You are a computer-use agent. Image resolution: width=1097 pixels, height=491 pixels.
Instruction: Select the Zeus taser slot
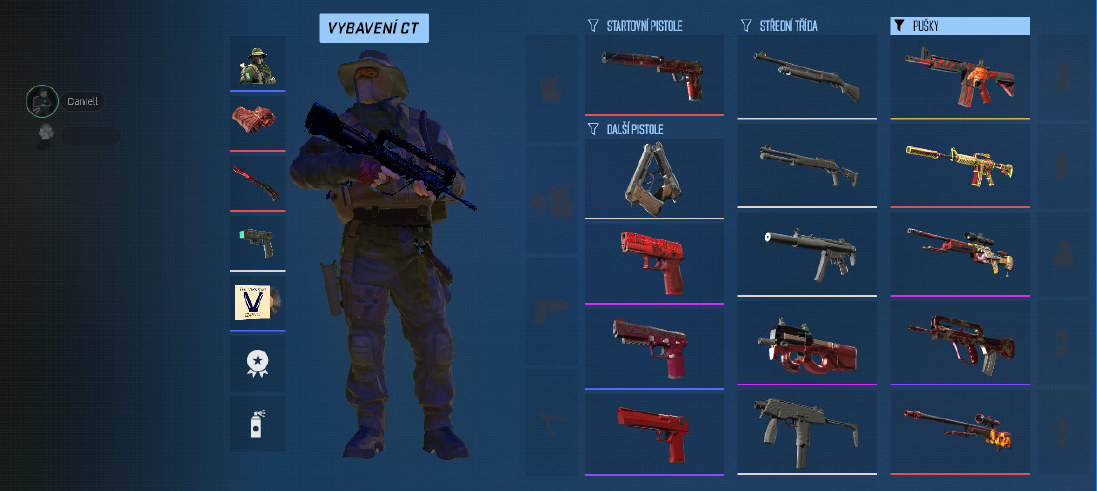pos(257,242)
